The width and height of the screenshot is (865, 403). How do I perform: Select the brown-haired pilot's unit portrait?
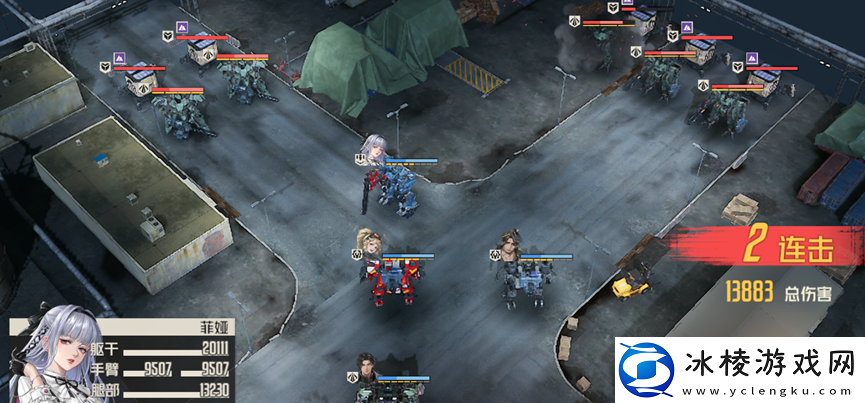(x=512, y=243)
